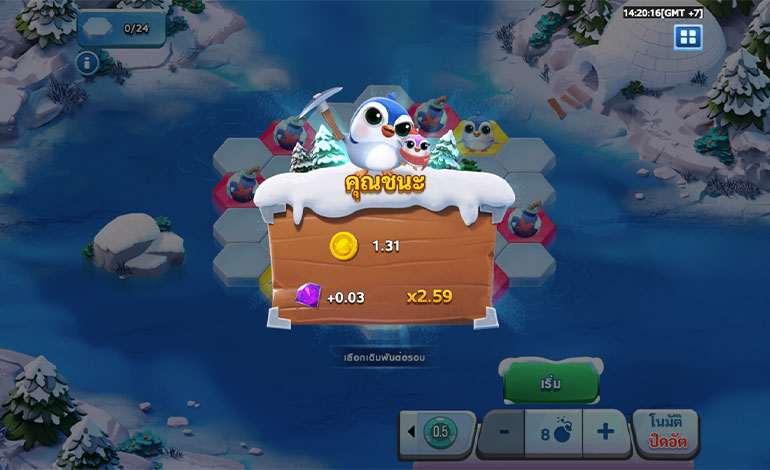The image size is (770, 470).
Task: Click the green เริ่ม start button
Action: [x=551, y=384]
